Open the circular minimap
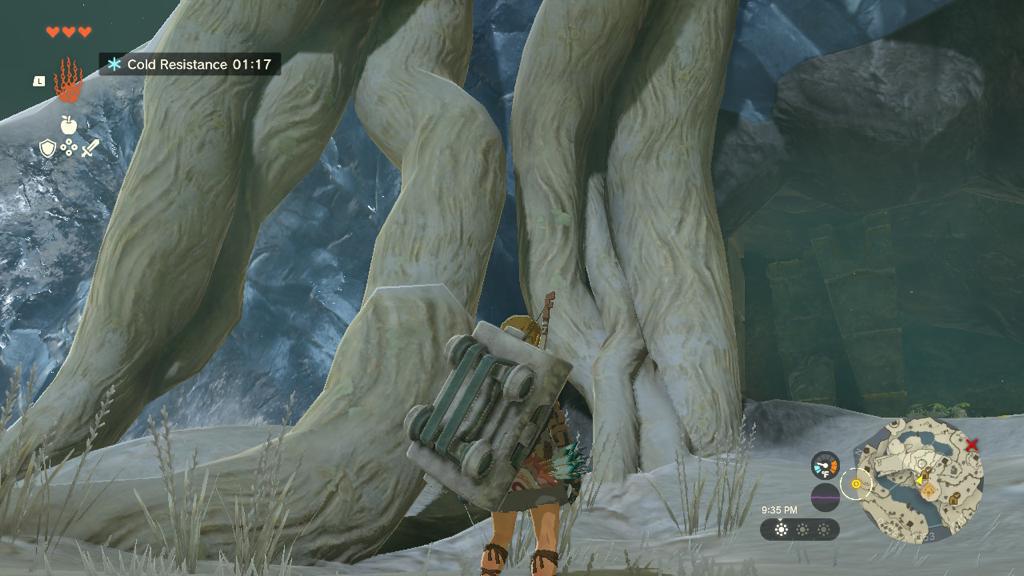 pyautogui.click(x=919, y=477)
